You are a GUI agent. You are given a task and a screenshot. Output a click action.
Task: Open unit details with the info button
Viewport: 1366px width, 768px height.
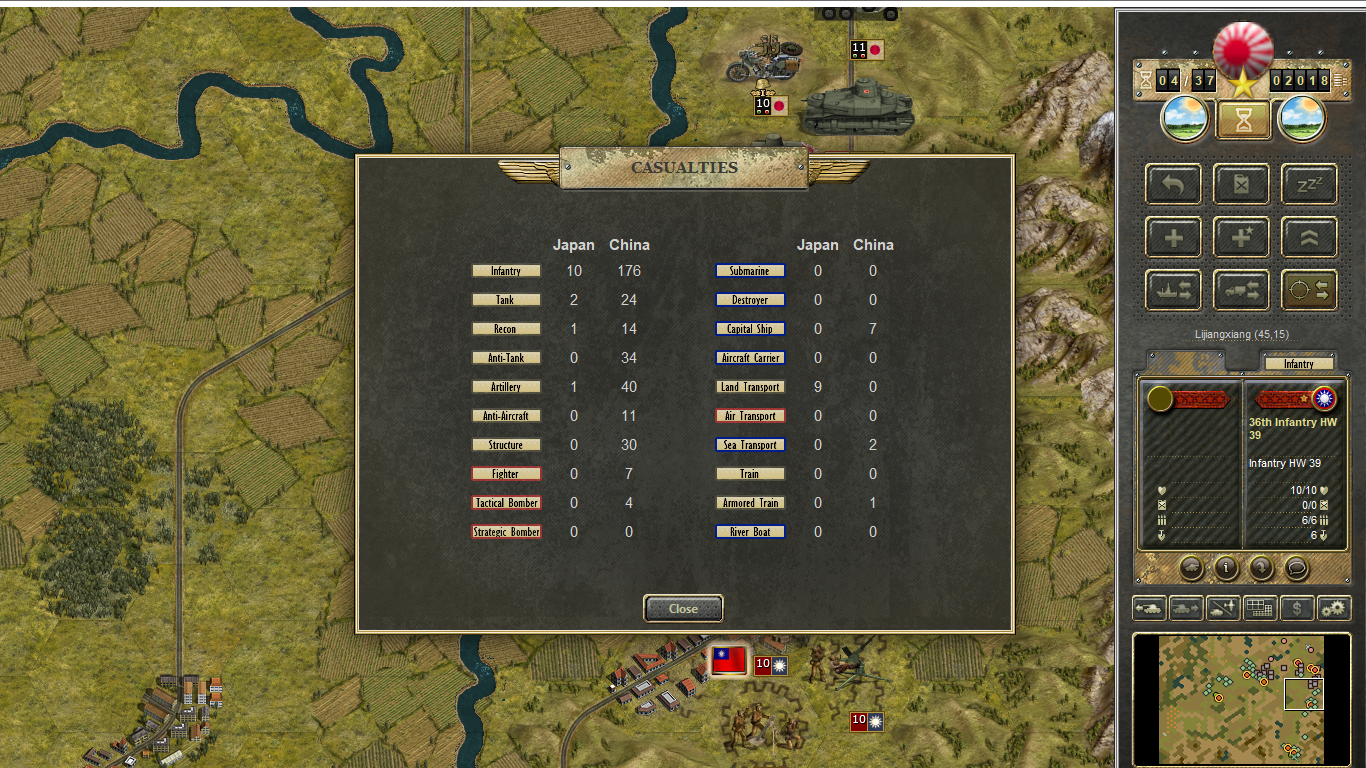1226,568
